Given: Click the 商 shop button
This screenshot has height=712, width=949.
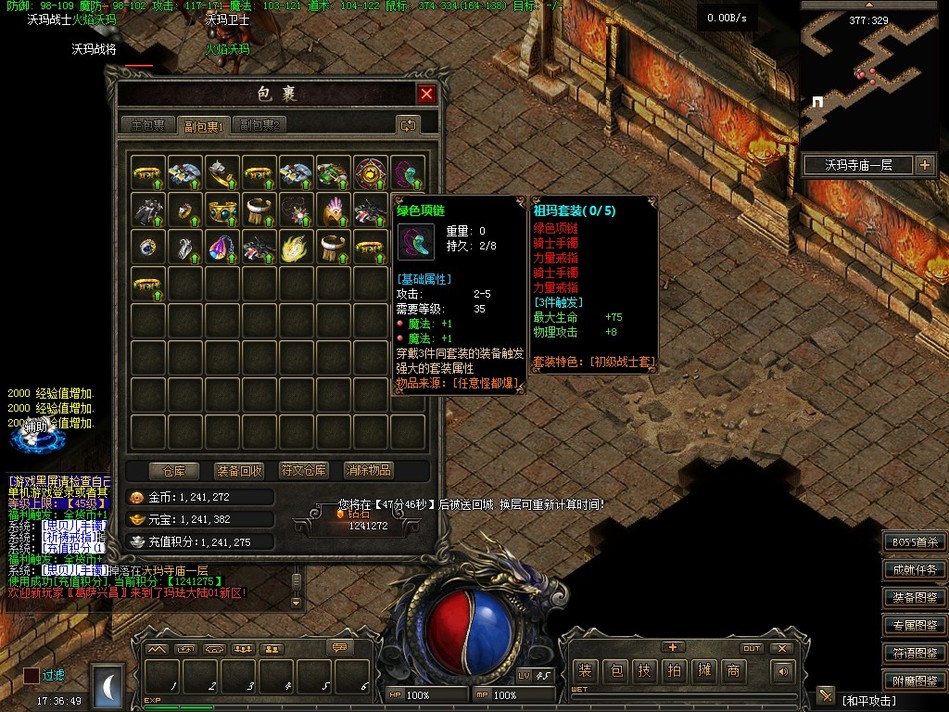Looking at the screenshot, I should (x=733, y=671).
